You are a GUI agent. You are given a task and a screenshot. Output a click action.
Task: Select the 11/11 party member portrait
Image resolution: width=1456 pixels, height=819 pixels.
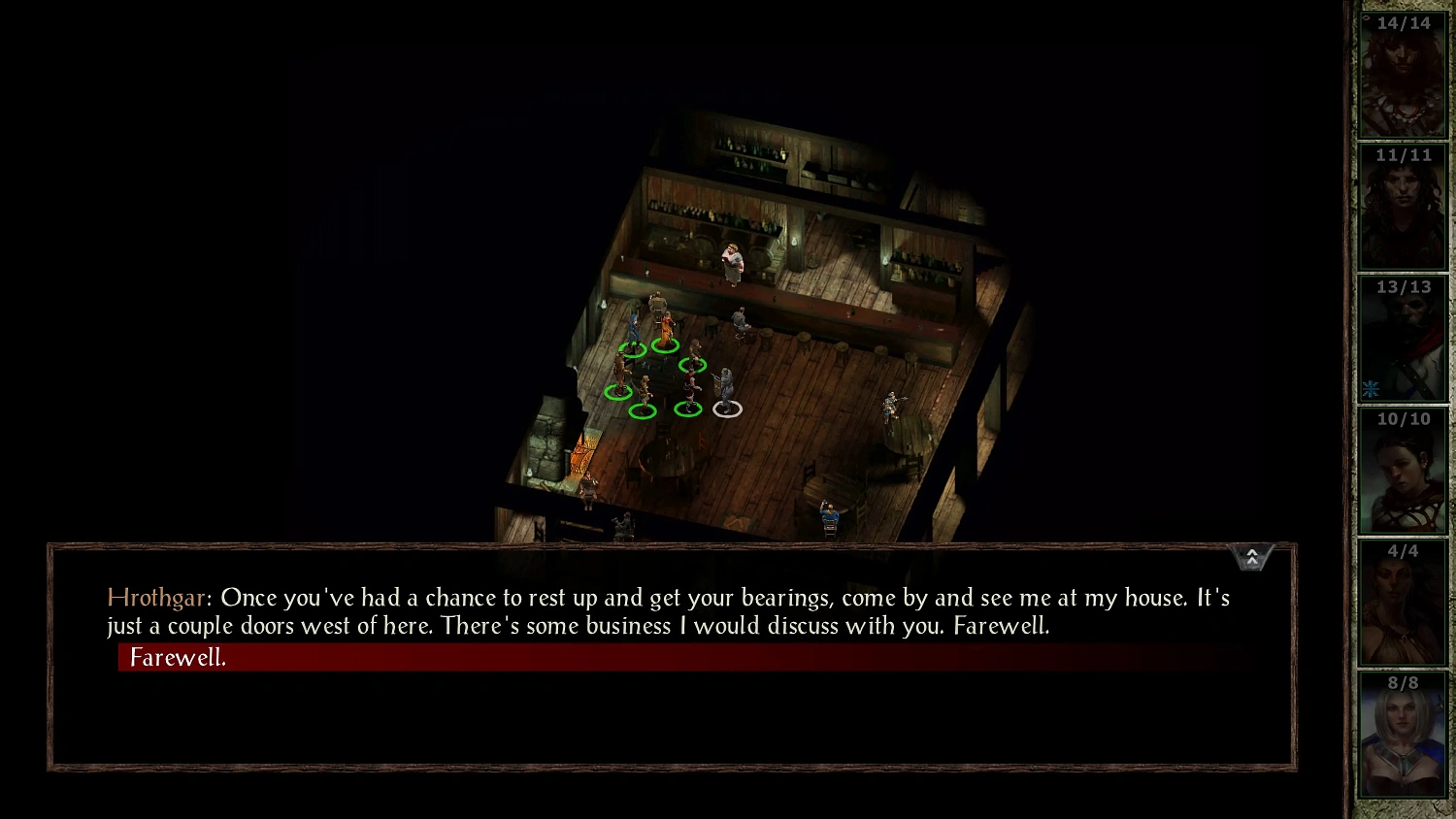coord(1403,207)
